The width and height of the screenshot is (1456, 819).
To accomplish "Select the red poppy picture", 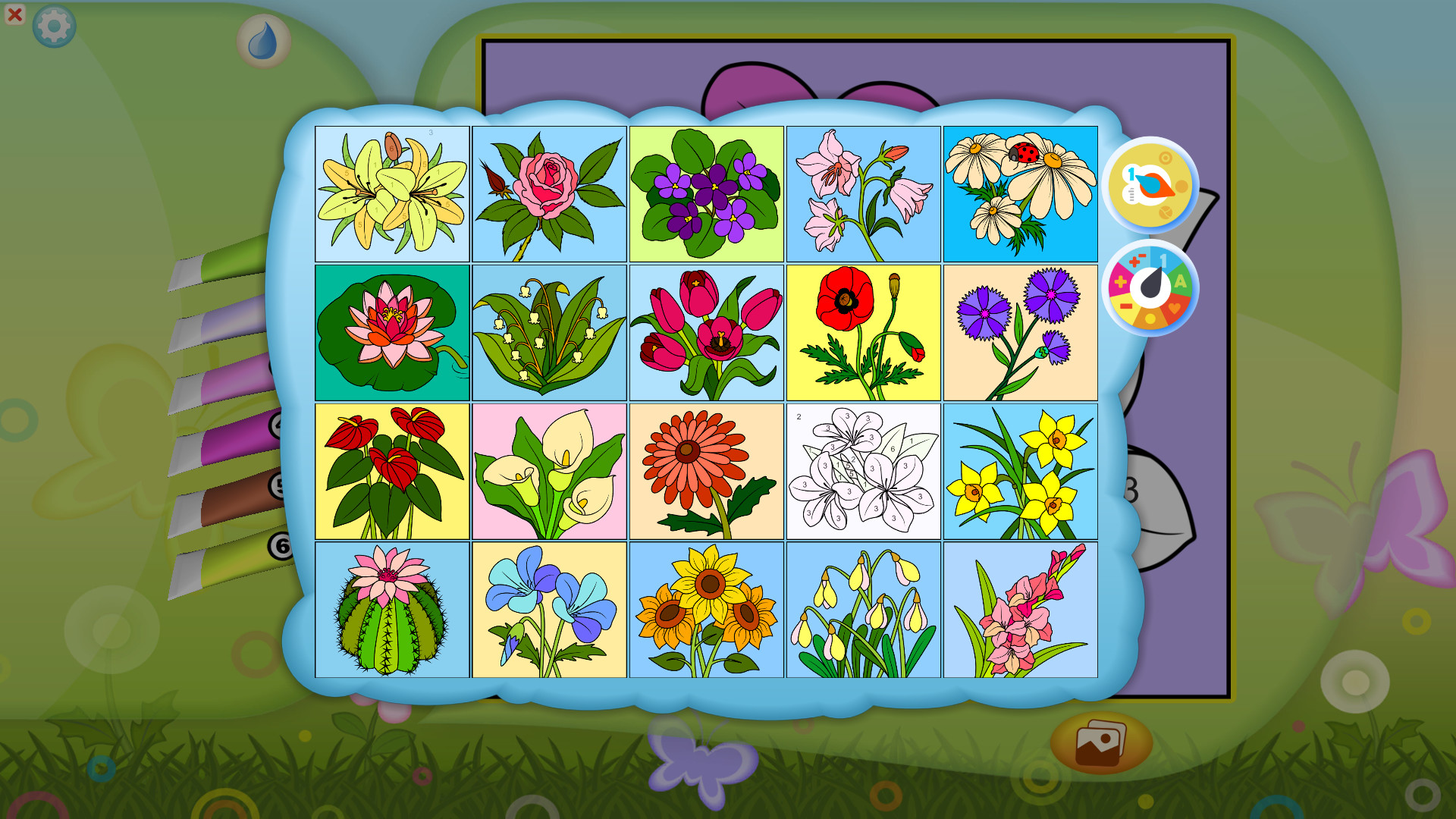I will pos(863,332).
